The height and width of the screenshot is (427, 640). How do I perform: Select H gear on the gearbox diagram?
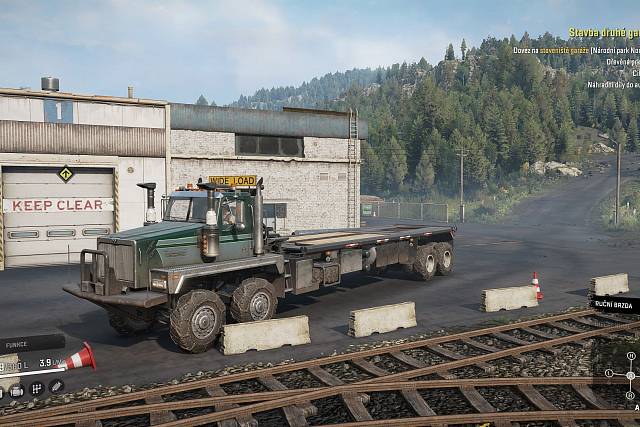pyautogui.click(x=631, y=356)
